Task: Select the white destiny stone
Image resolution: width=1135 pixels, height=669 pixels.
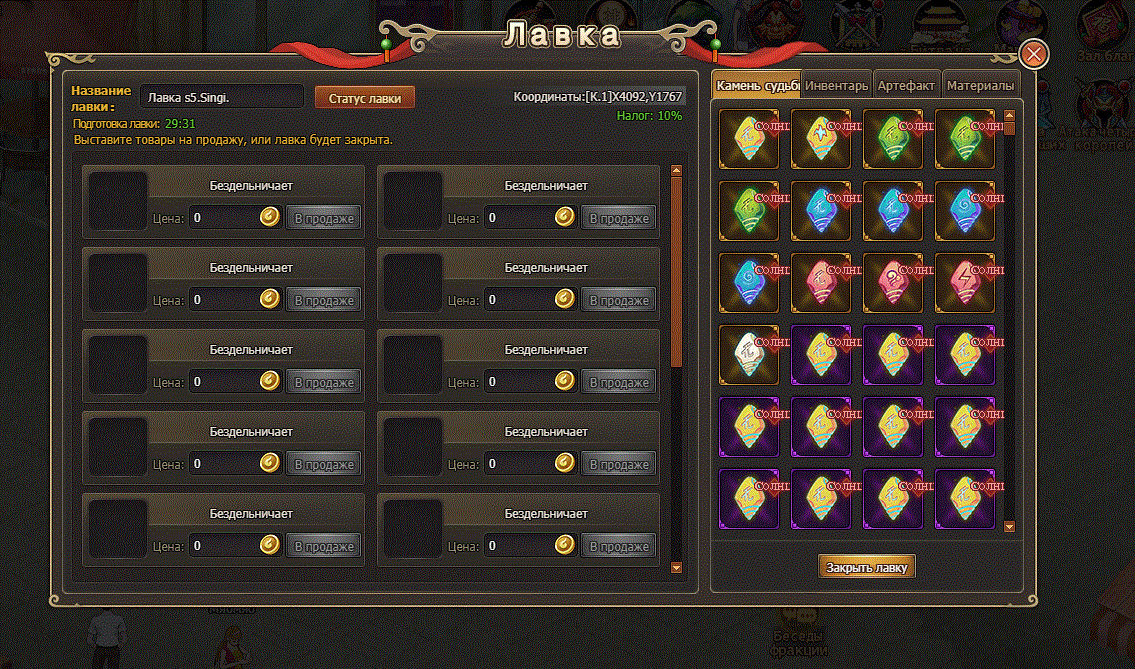Action: (x=749, y=355)
